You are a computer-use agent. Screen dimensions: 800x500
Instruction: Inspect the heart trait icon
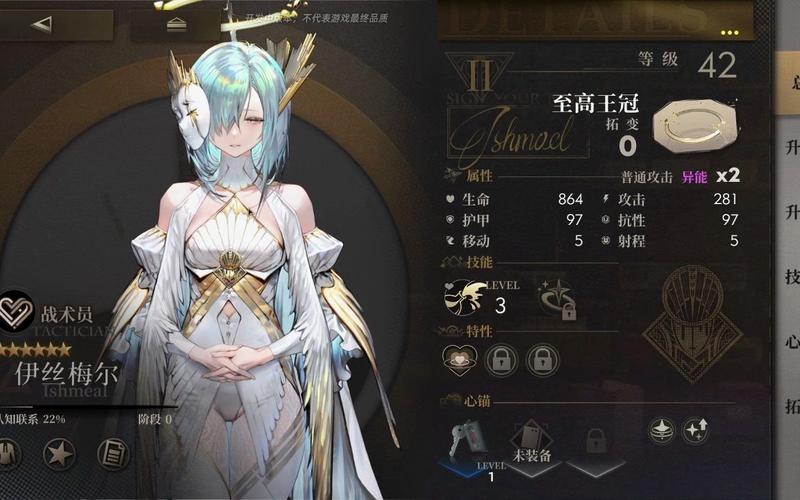[x=460, y=359]
